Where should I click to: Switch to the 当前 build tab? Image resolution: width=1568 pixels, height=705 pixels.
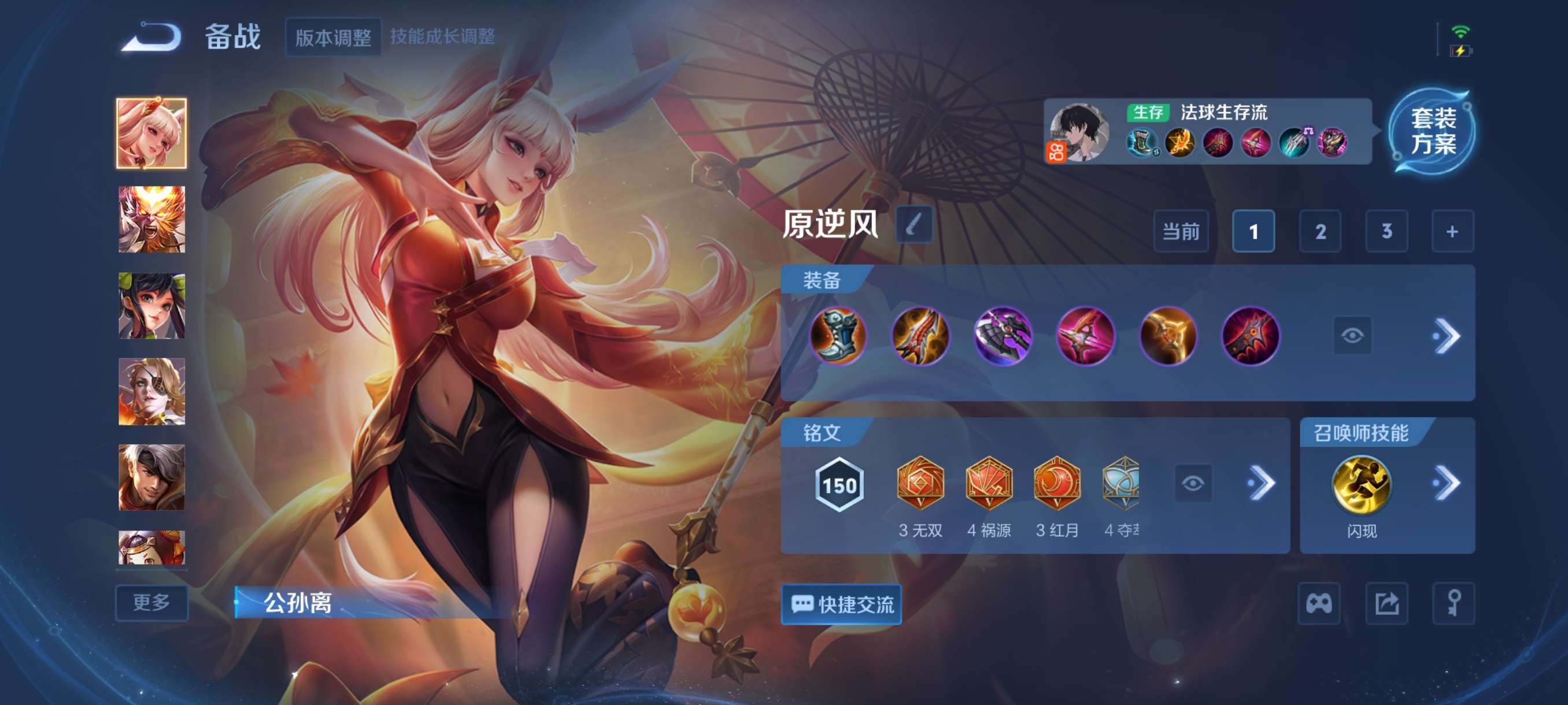[x=1182, y=231]
